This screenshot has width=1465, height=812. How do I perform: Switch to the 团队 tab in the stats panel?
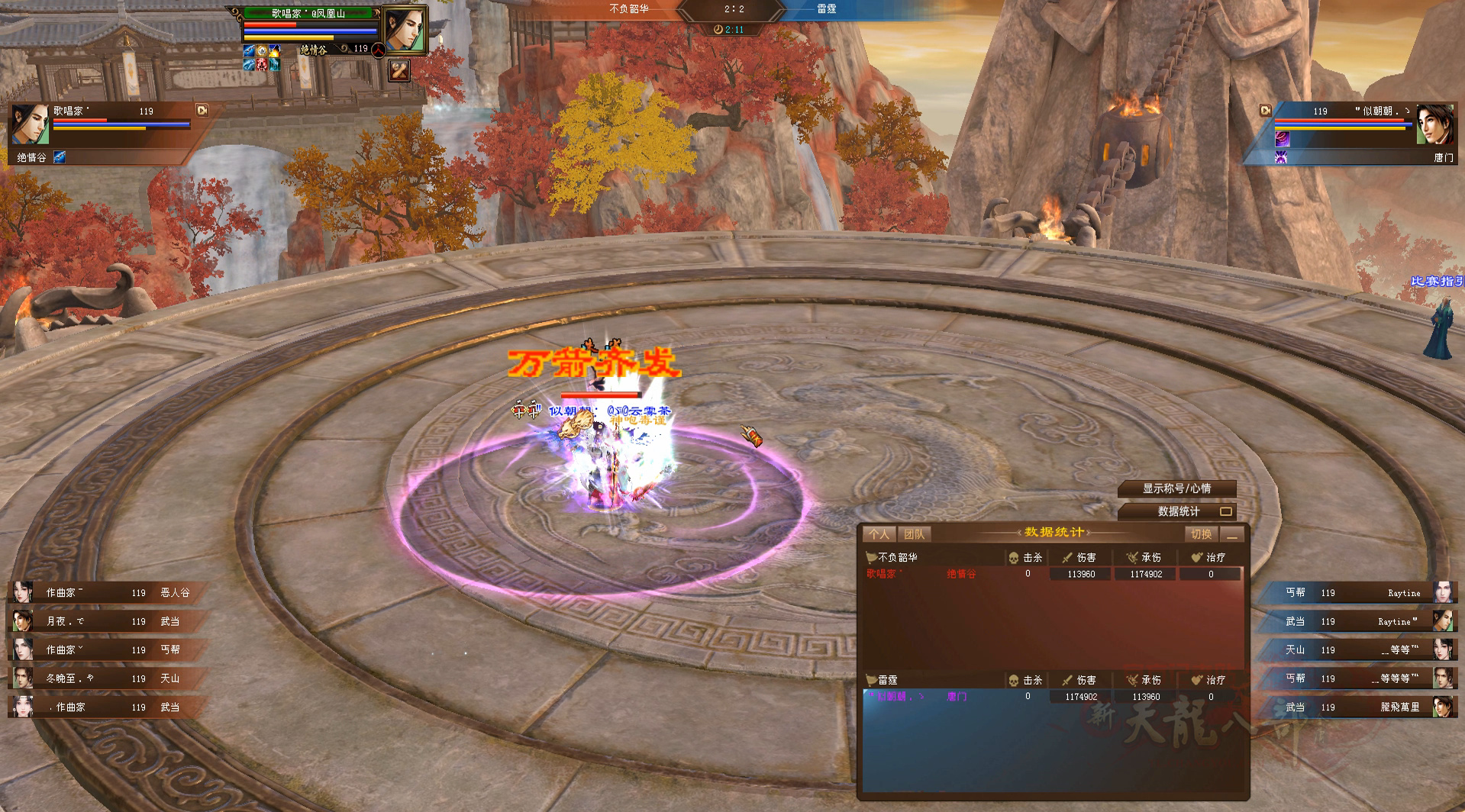point(914,534)
